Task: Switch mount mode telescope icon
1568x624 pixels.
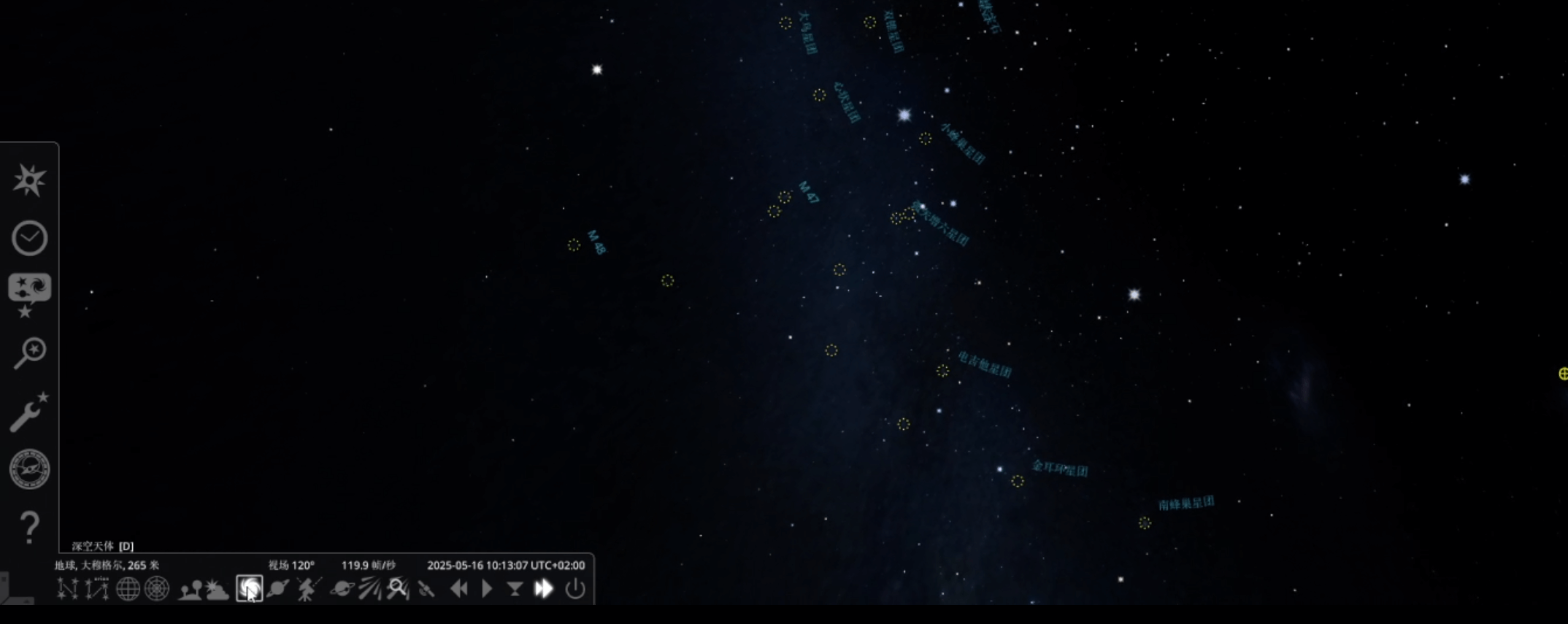Action: [309, 588]
